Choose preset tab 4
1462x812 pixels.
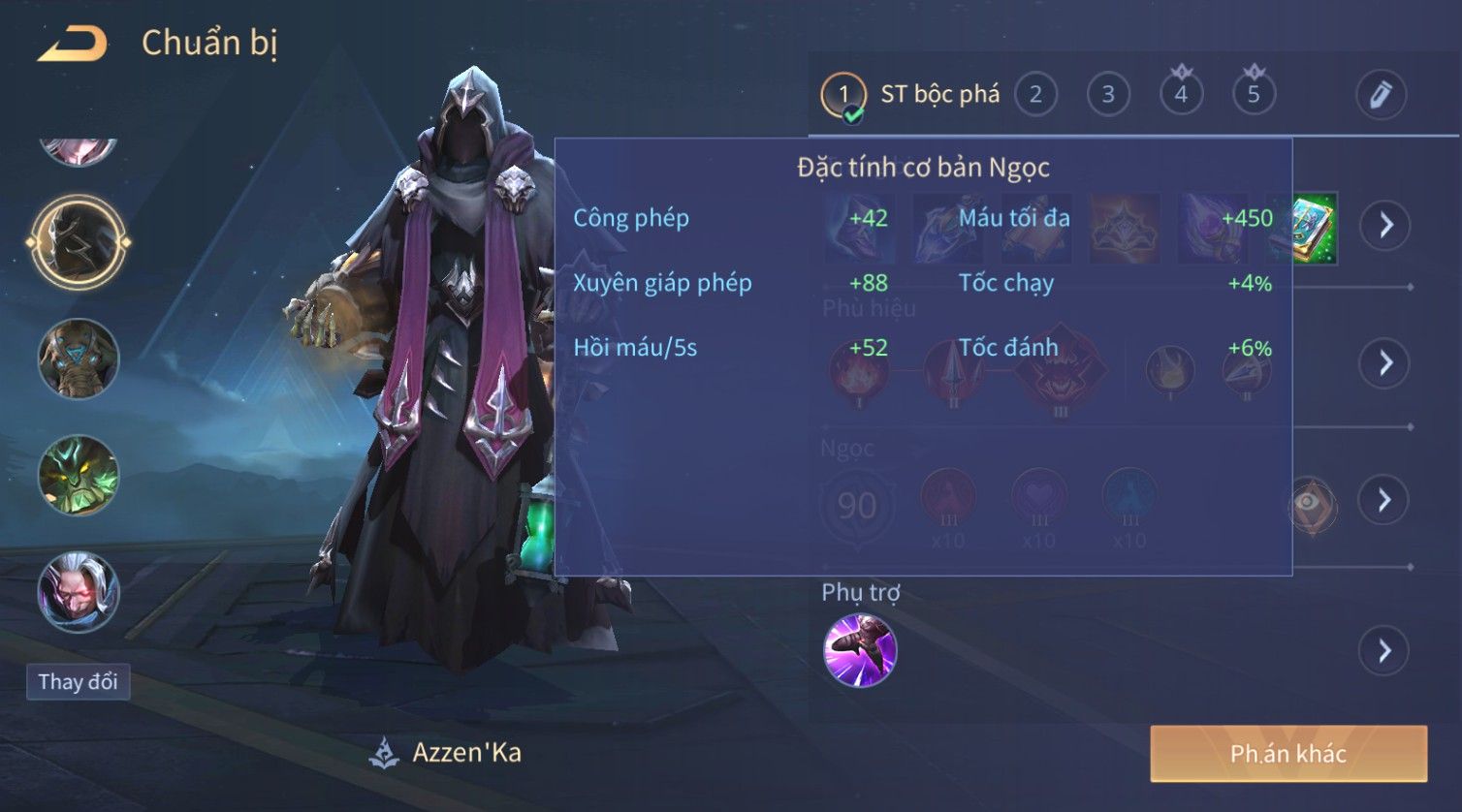coord(1181,95)
